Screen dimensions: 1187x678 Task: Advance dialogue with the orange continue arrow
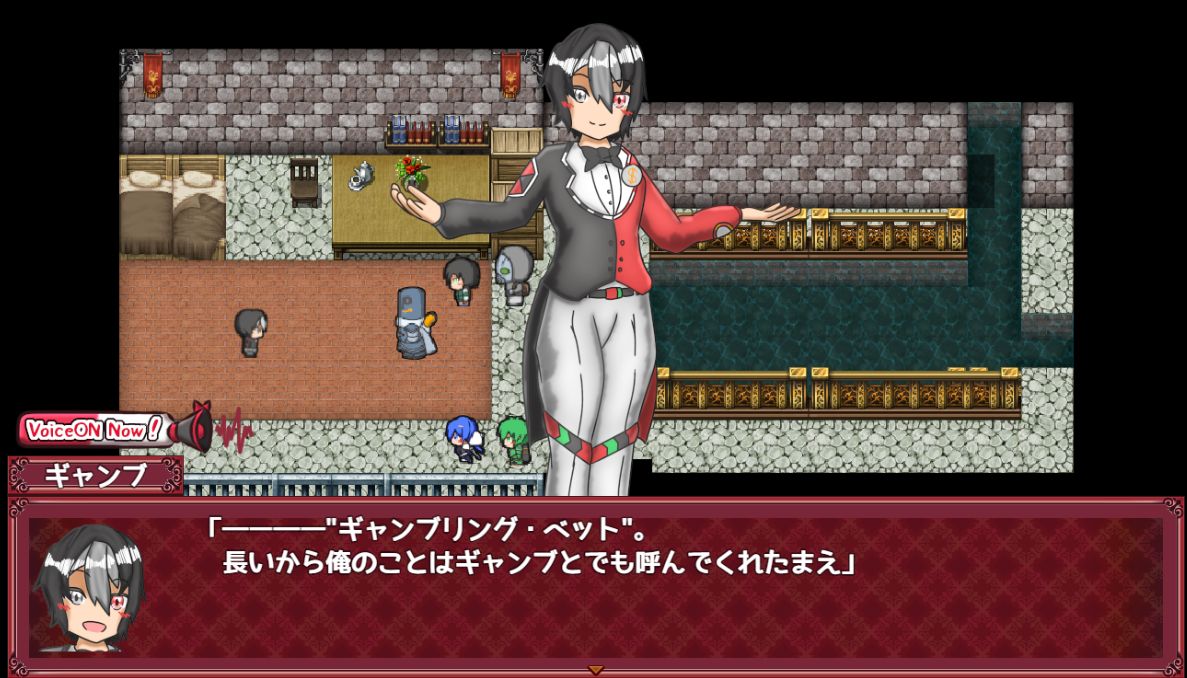point(595,669)
